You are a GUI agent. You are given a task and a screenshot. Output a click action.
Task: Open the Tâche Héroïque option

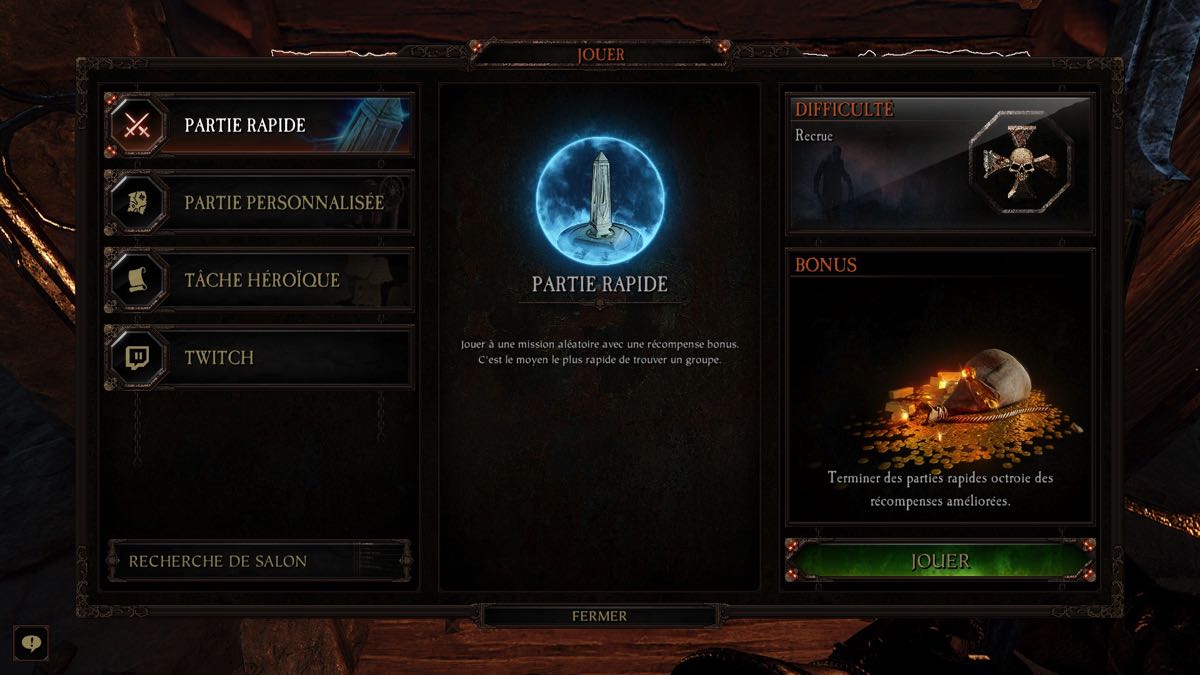click(260, 280)
